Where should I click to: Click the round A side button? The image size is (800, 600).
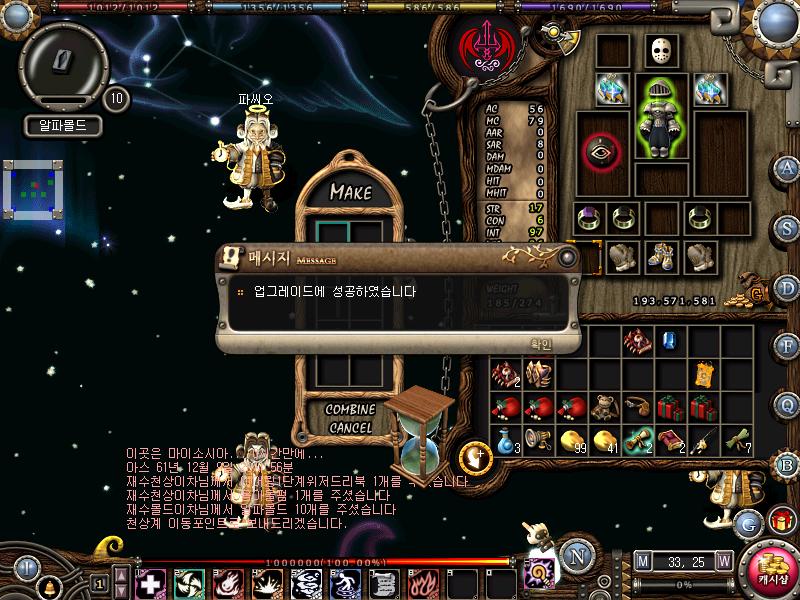(x=787, y=167)
